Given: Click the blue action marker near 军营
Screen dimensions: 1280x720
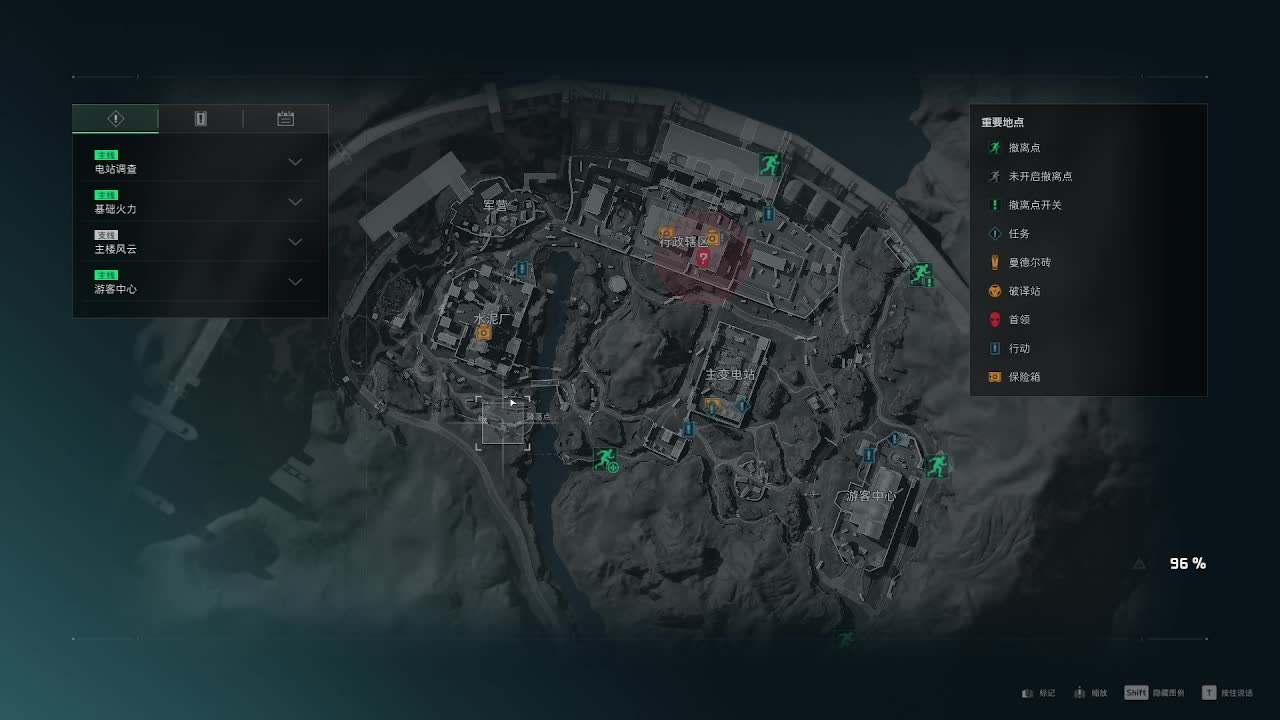Looking at the screenshot, I should (522, 269).
